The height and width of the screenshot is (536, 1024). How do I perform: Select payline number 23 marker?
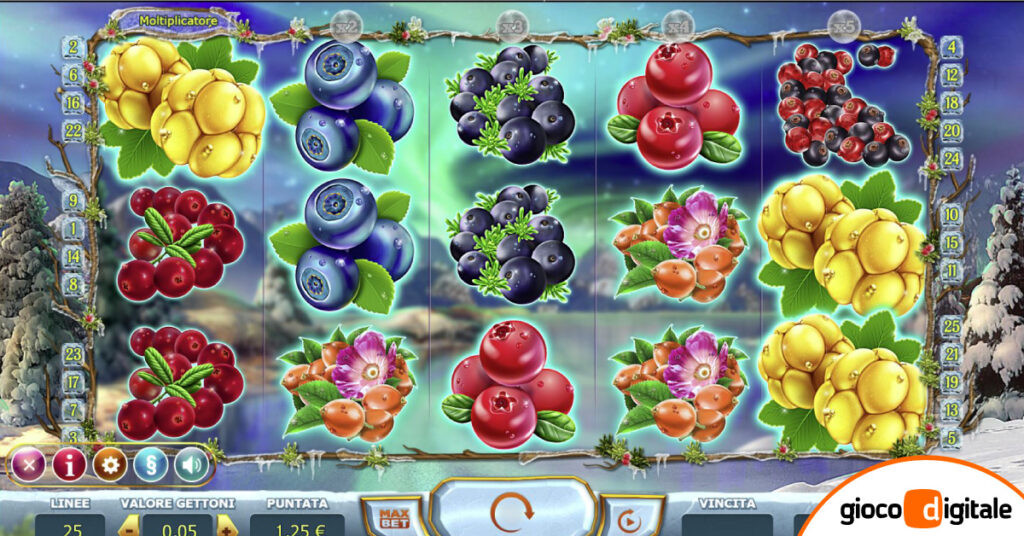[72, 353]
